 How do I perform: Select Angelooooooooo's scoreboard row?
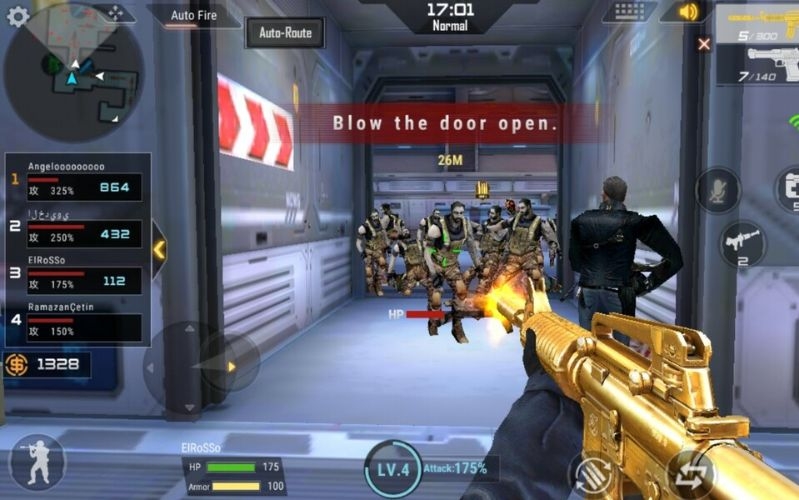[77, 180]
